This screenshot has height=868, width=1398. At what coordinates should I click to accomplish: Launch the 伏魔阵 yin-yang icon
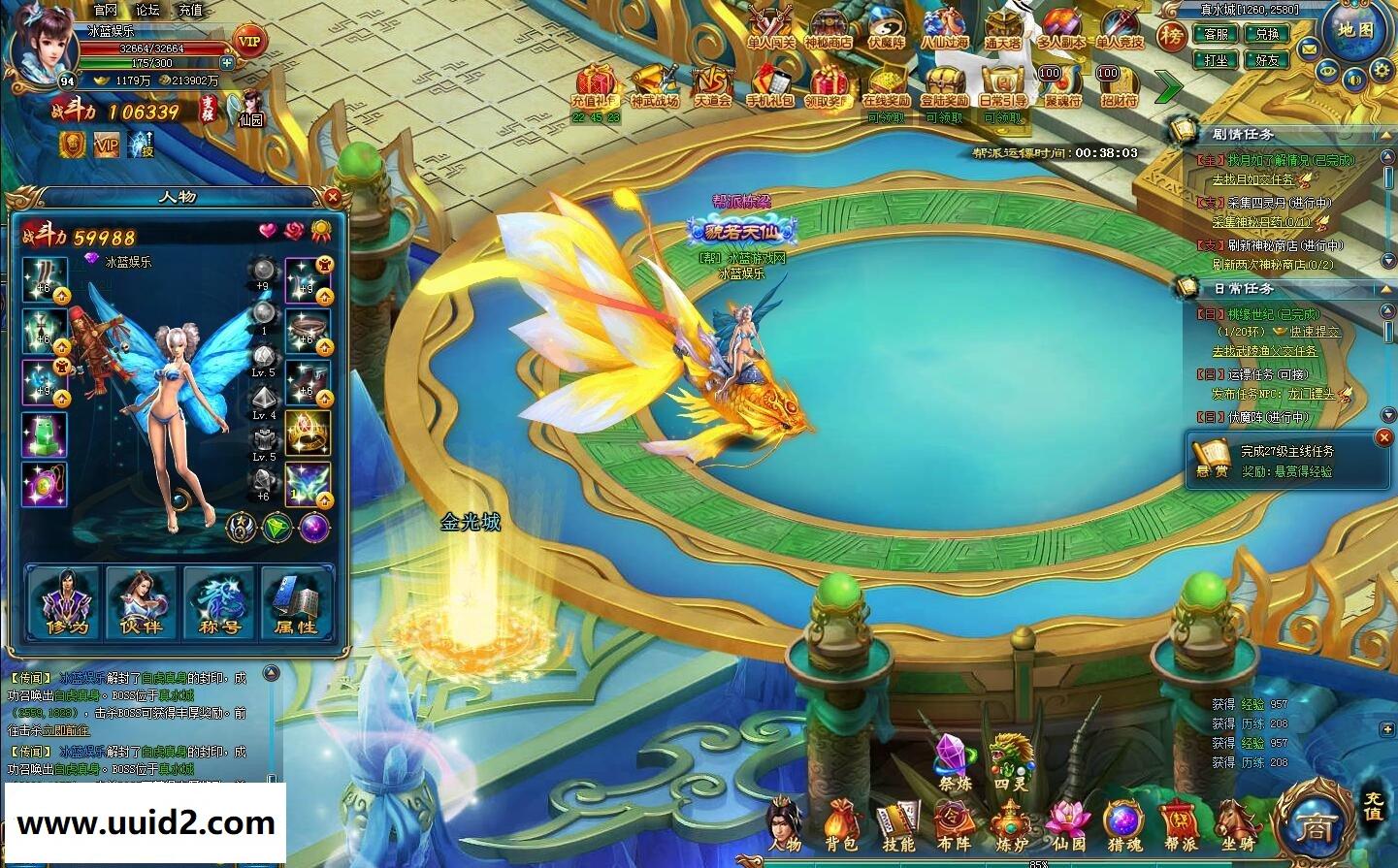[x=886, y=27]
